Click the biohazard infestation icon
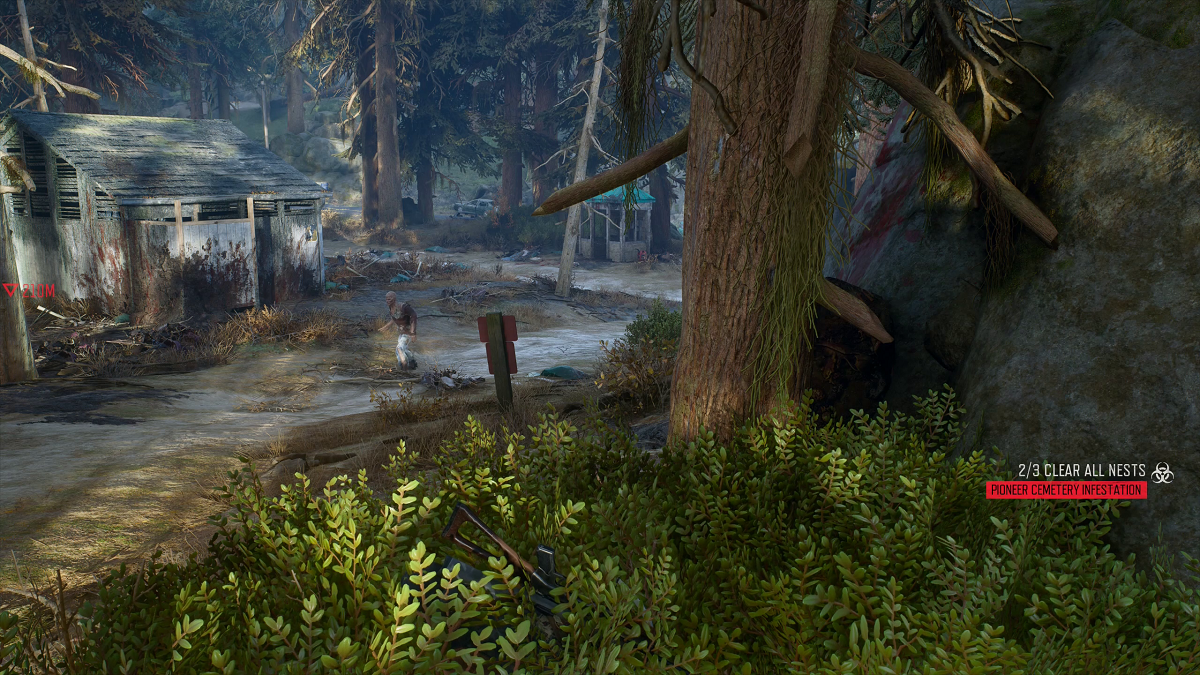Viewport: 1200px width, 675px height. coord(1162,472)
